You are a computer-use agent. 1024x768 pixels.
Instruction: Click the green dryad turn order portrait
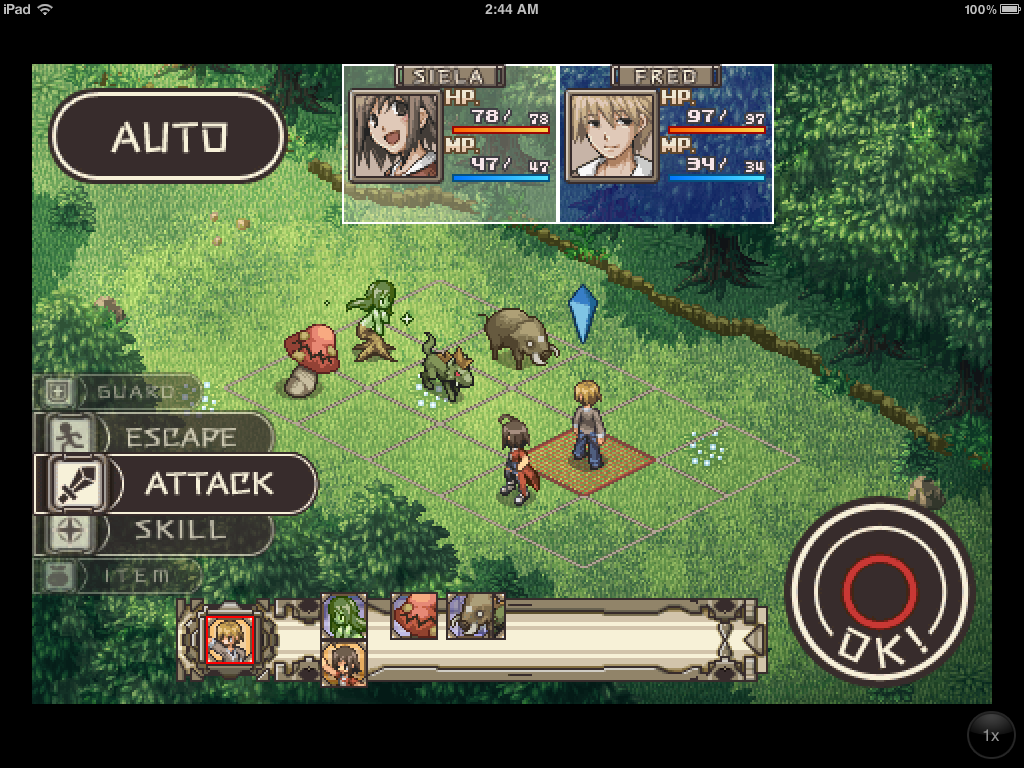(344, 615)
